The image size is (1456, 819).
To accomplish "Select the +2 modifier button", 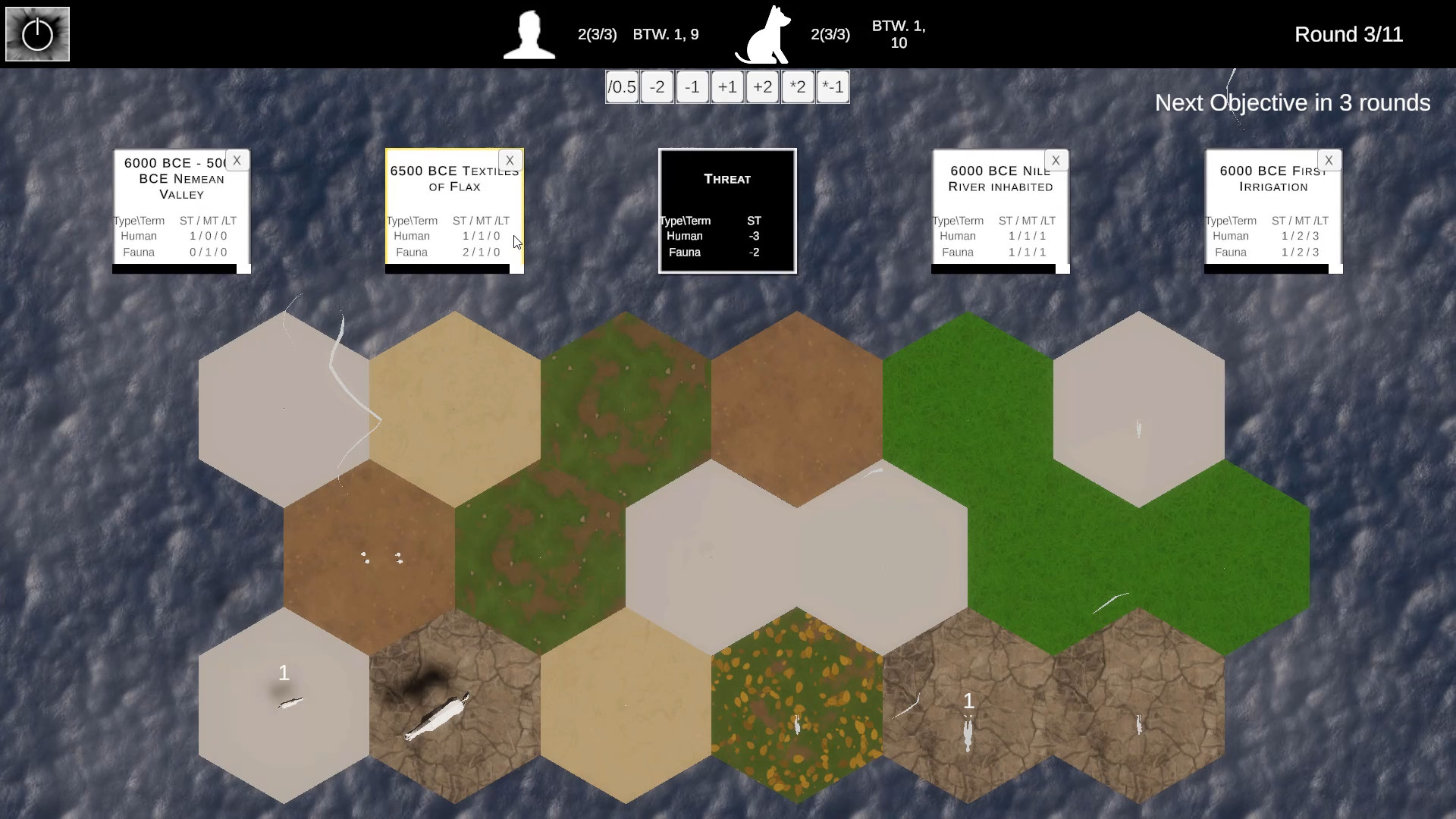I will pos(762,87).
